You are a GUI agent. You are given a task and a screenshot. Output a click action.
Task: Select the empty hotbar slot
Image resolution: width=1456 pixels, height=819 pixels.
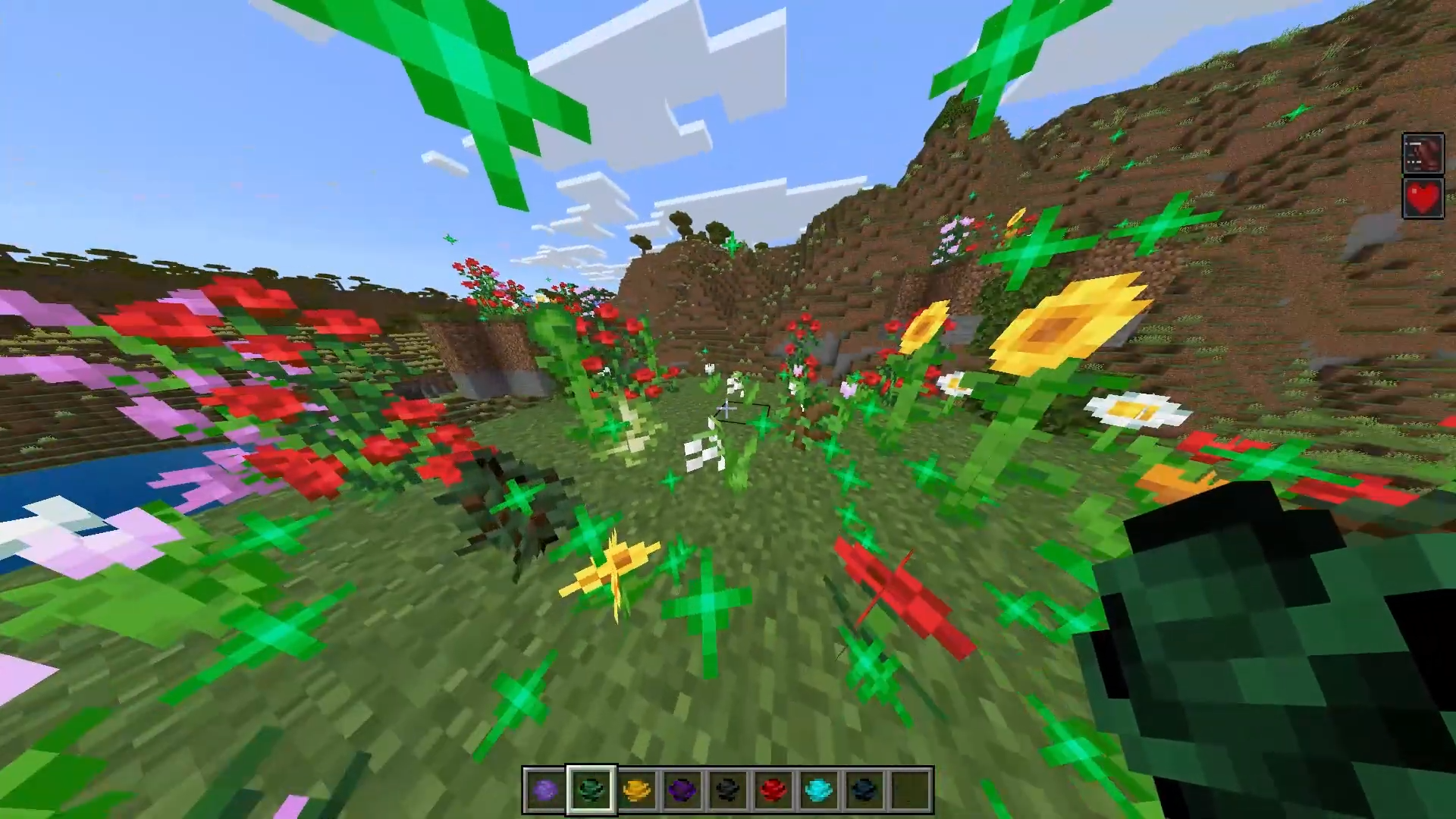(910, 791)
